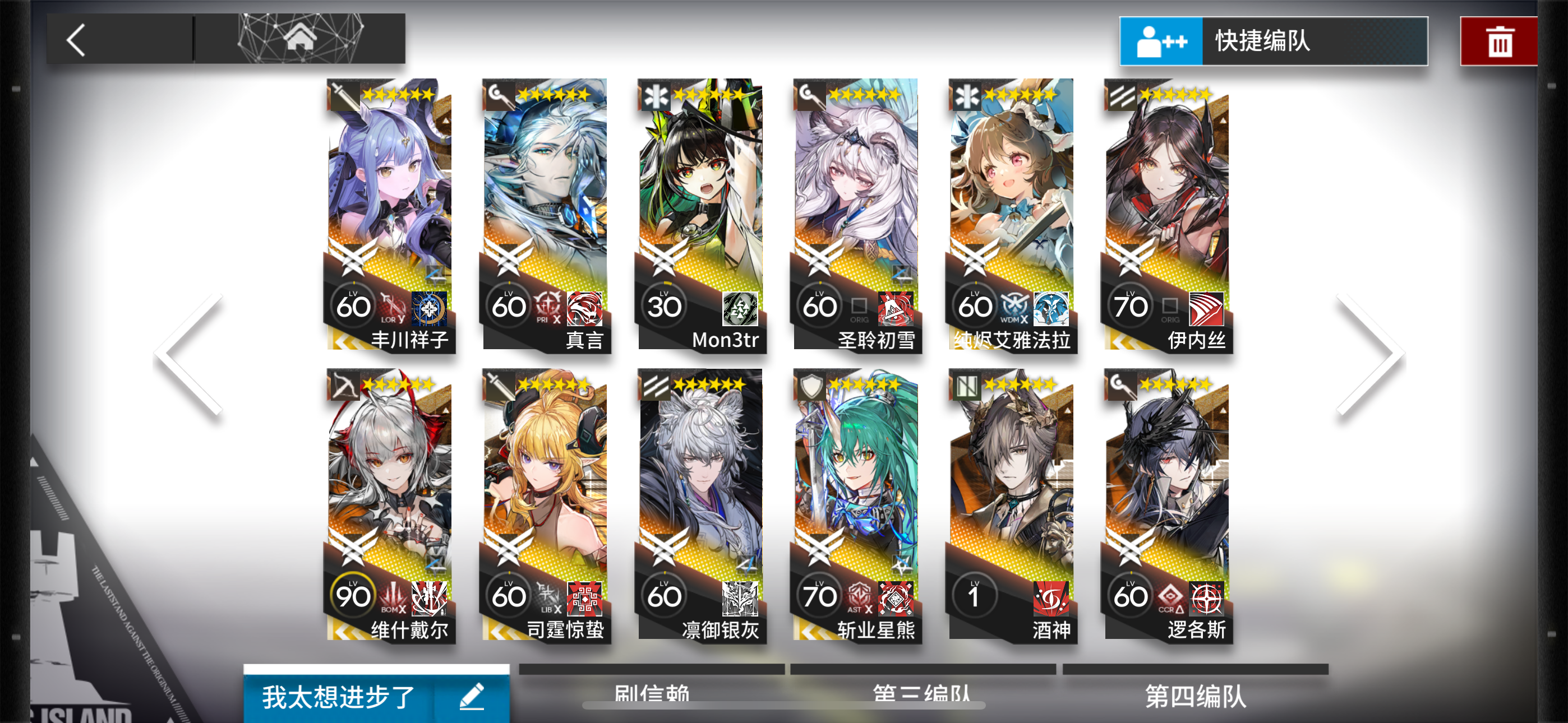Image resolution: width=1568 pixels, height=723 pixels.
Task: Open 维什戴尔's BOM X module icon
Action: click(392, 596)
